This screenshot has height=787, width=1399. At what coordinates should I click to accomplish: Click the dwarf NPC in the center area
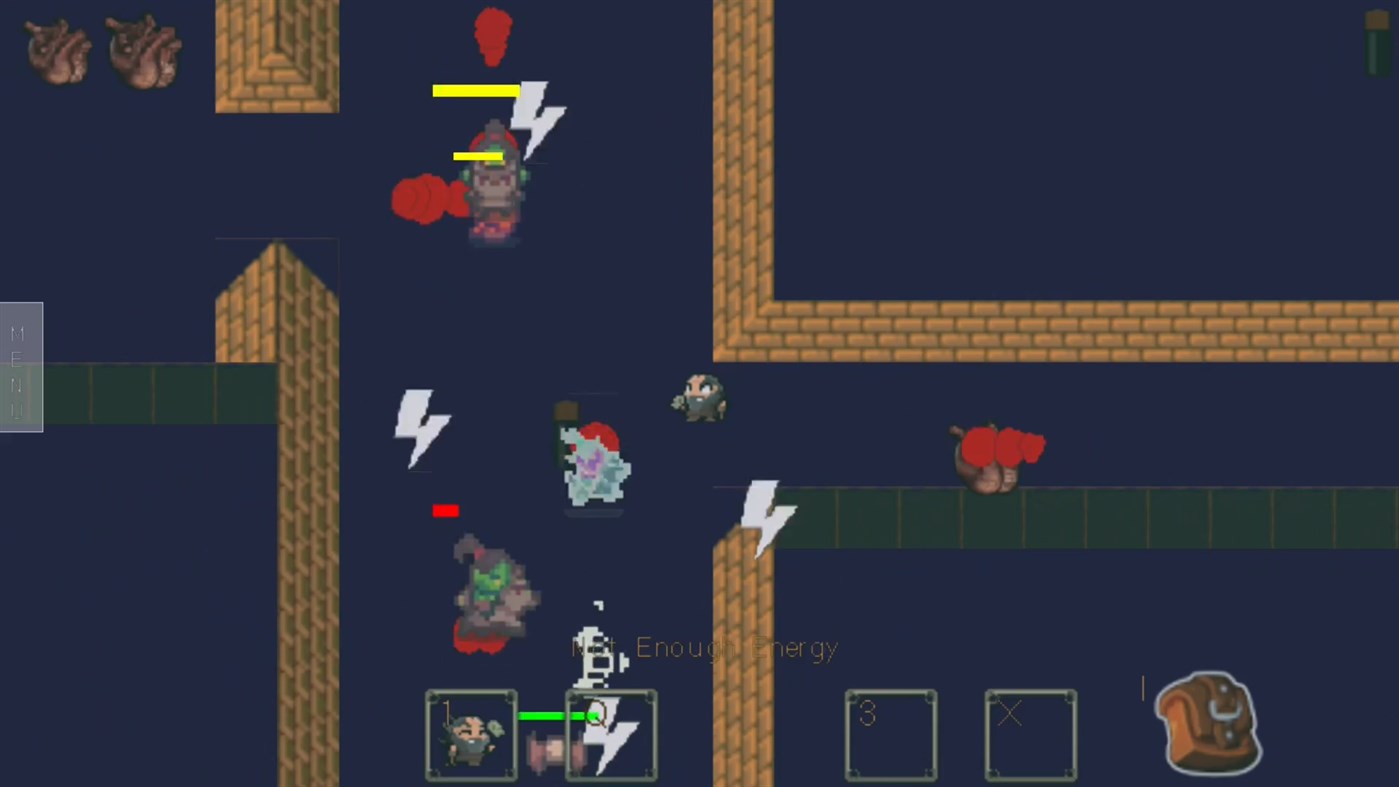(x=700, y=398)
